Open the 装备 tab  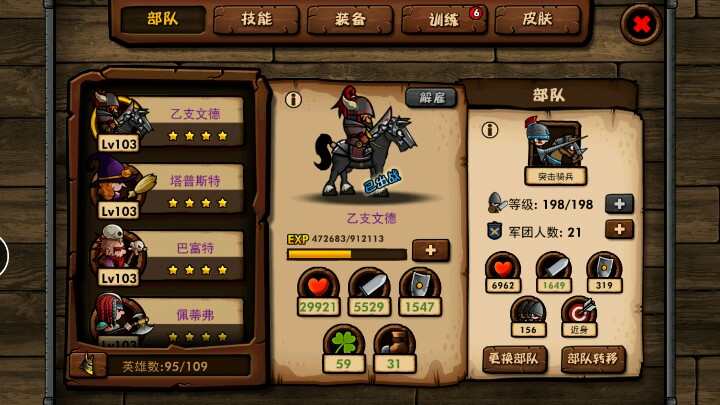tap(349, 19)
